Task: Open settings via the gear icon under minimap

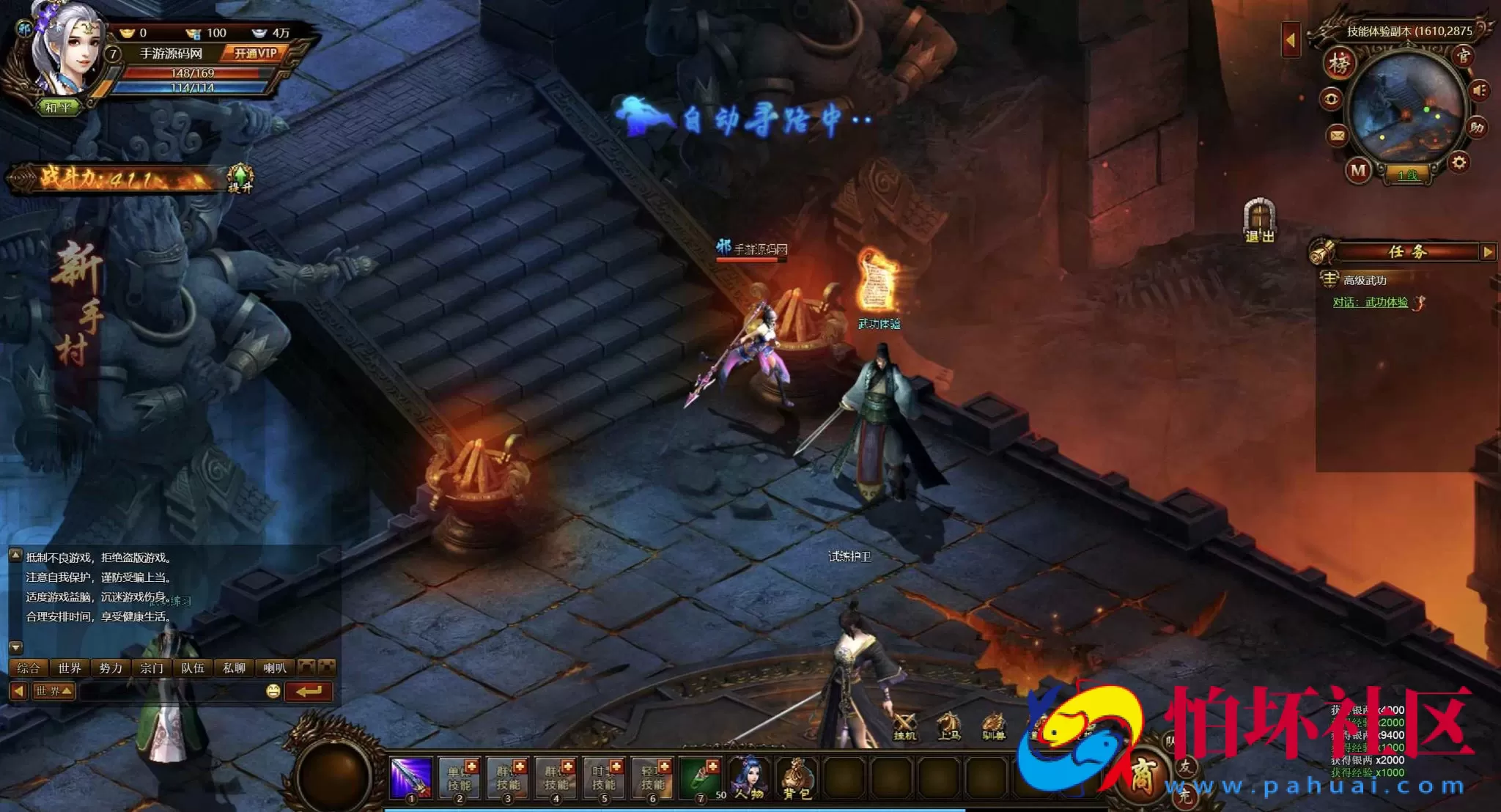Action: click(1458, 160)
